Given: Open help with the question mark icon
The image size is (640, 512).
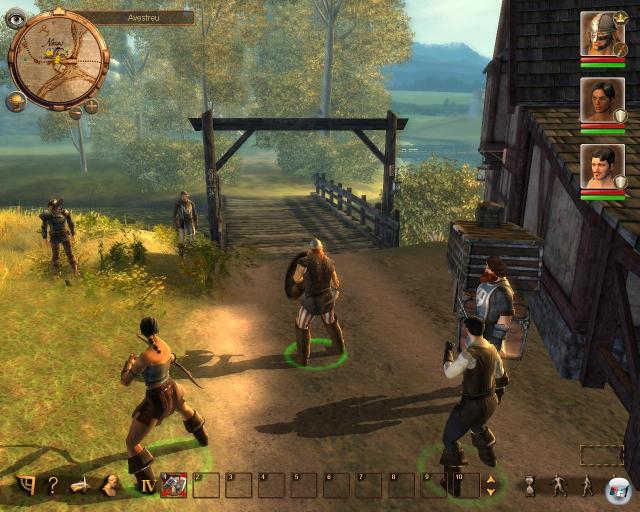Looking at the screenshot, I should (52, 485).
